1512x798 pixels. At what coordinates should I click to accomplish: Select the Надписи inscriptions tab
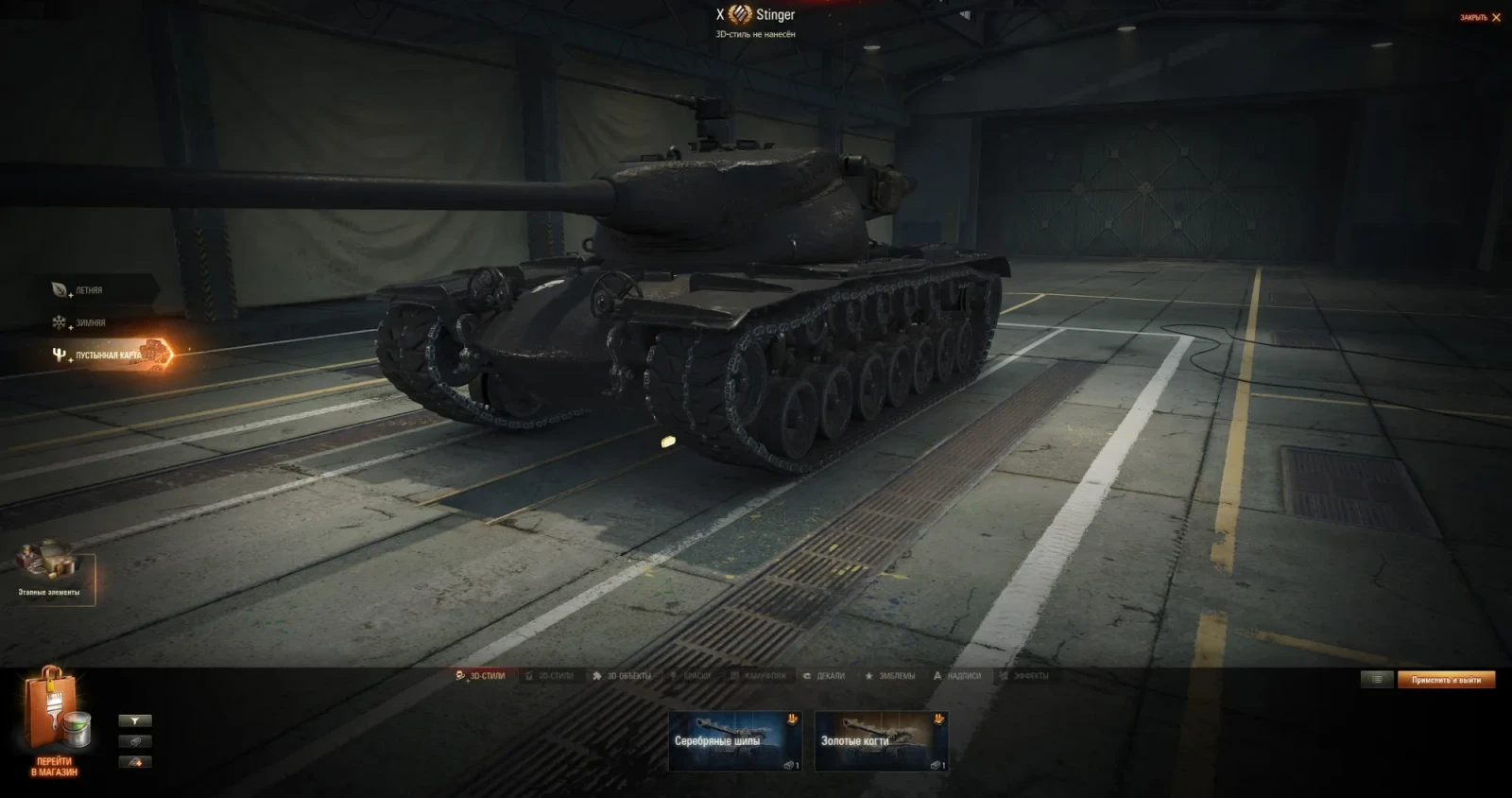point(957,676)
